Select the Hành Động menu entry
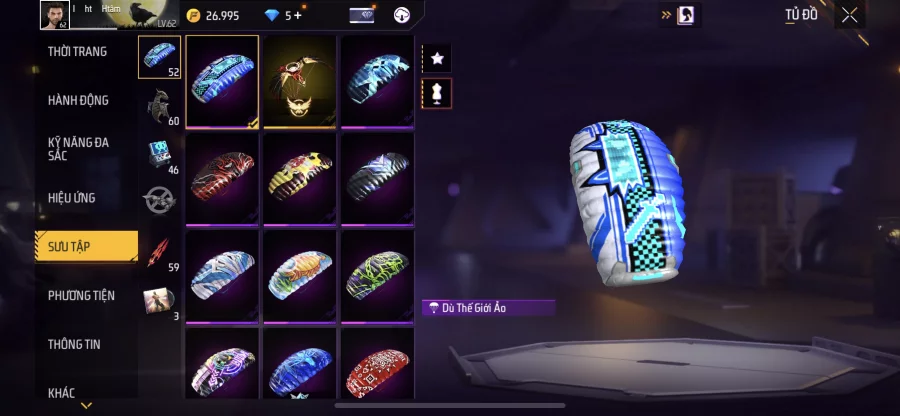Screen dimensions: 900x416 pyautogui.click(x=78, y=100)
